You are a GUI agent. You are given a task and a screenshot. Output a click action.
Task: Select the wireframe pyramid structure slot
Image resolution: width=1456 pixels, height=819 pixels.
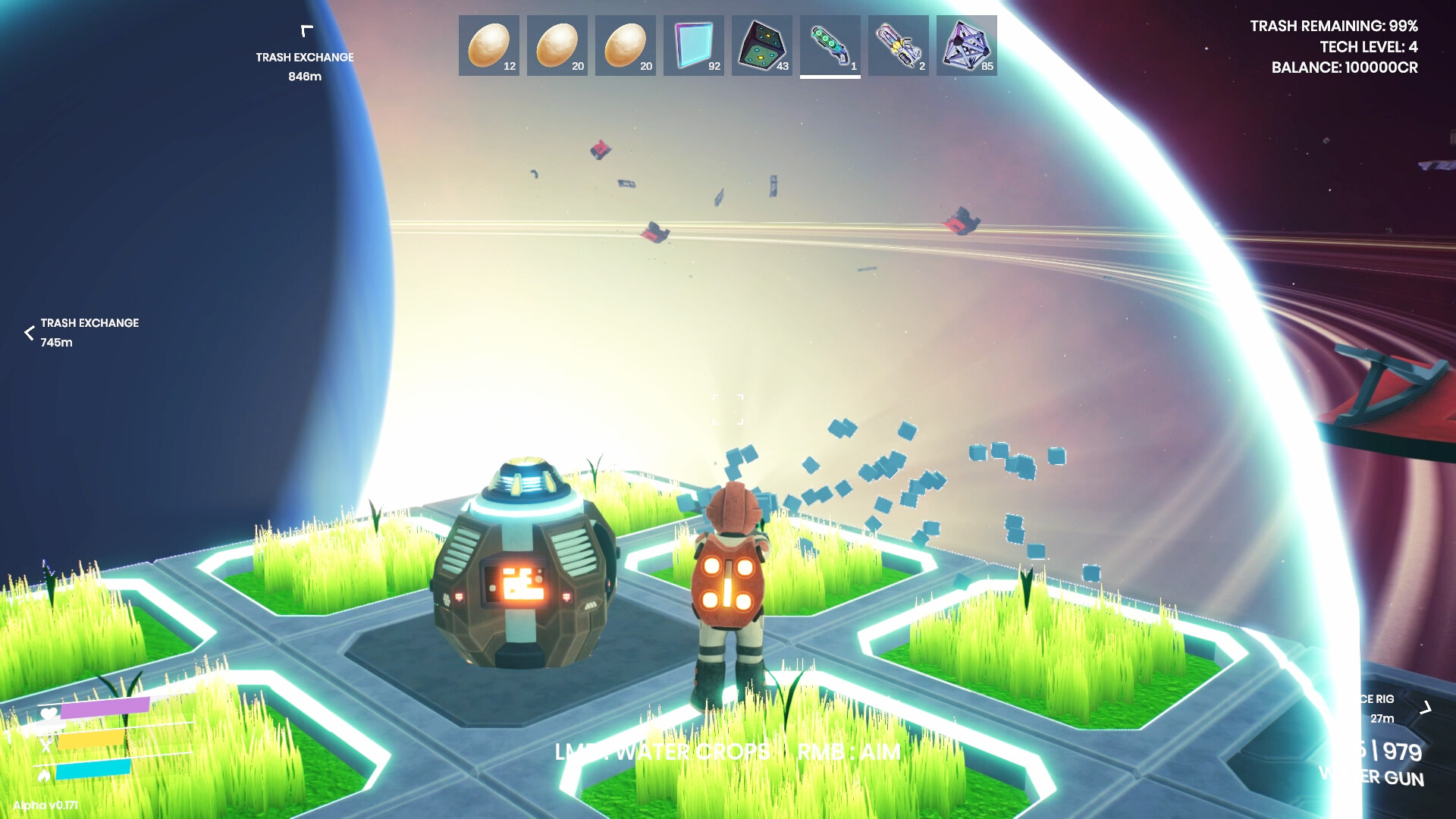point(967,45)
